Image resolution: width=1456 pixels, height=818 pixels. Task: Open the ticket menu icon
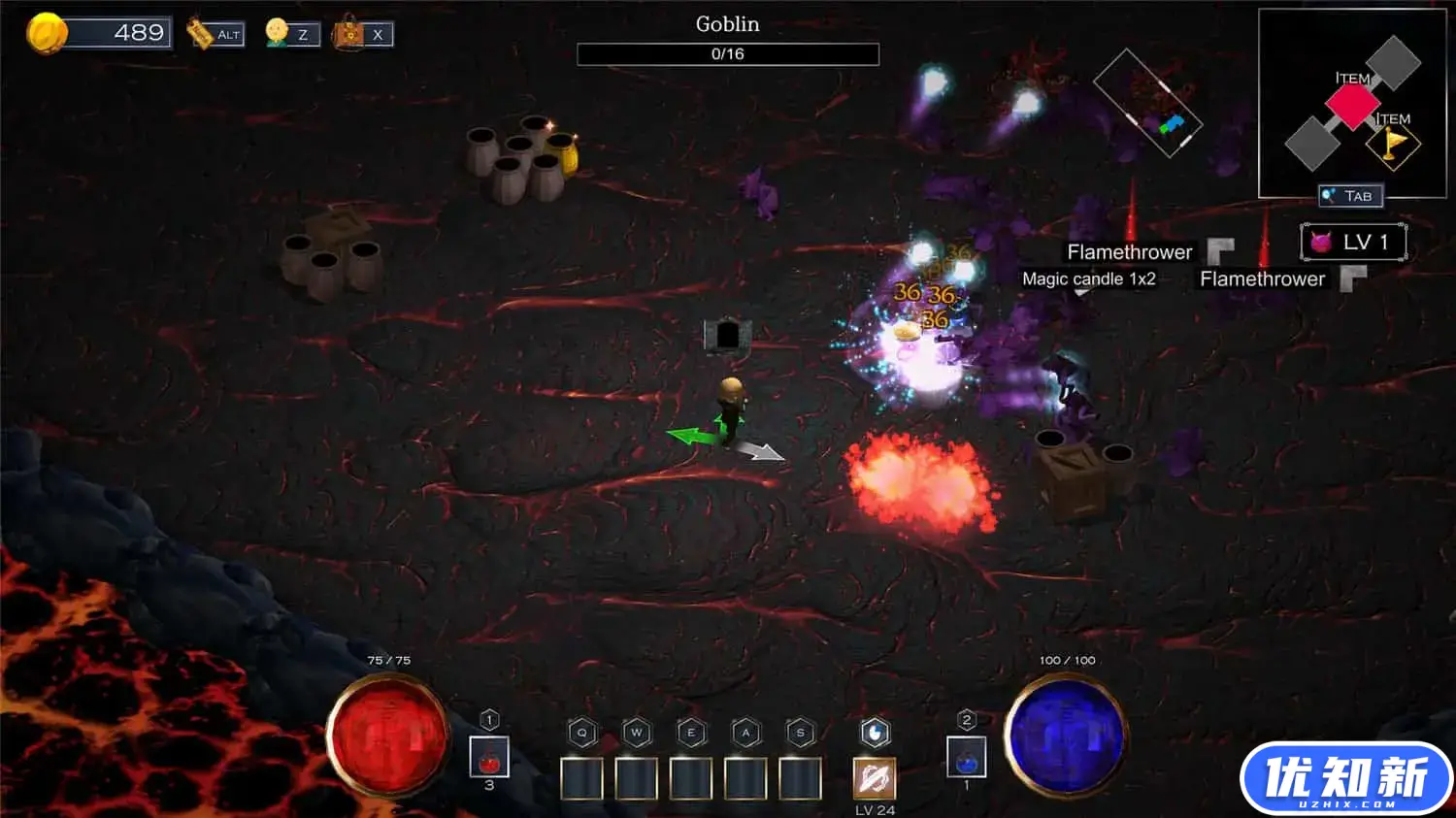tap(201, 34)
